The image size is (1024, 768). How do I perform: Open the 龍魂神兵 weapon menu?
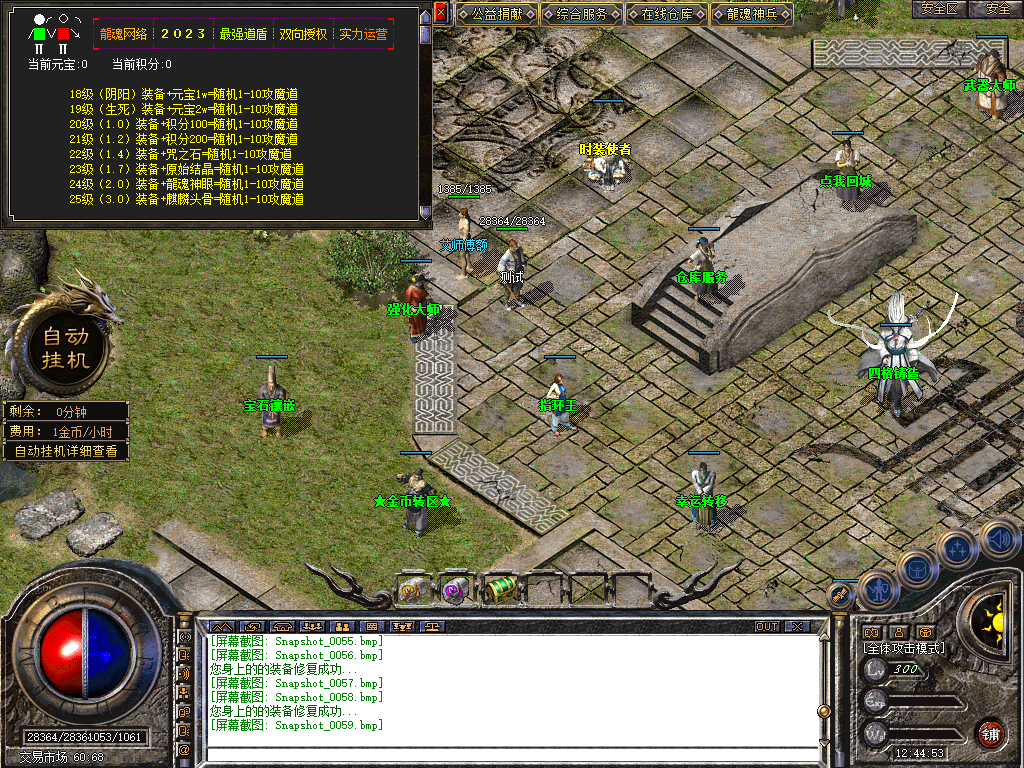[752, 14]
